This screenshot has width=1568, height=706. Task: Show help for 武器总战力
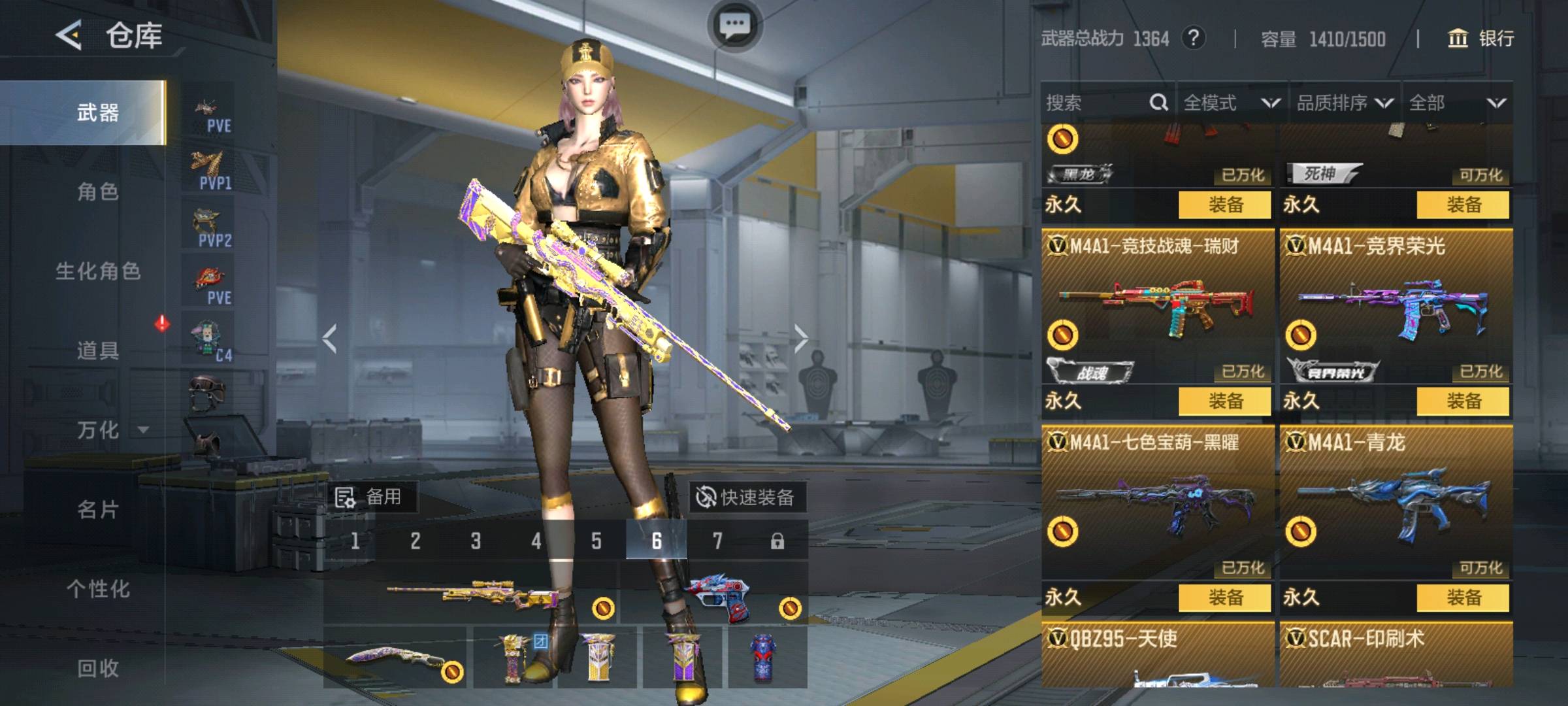(1193, 38)
